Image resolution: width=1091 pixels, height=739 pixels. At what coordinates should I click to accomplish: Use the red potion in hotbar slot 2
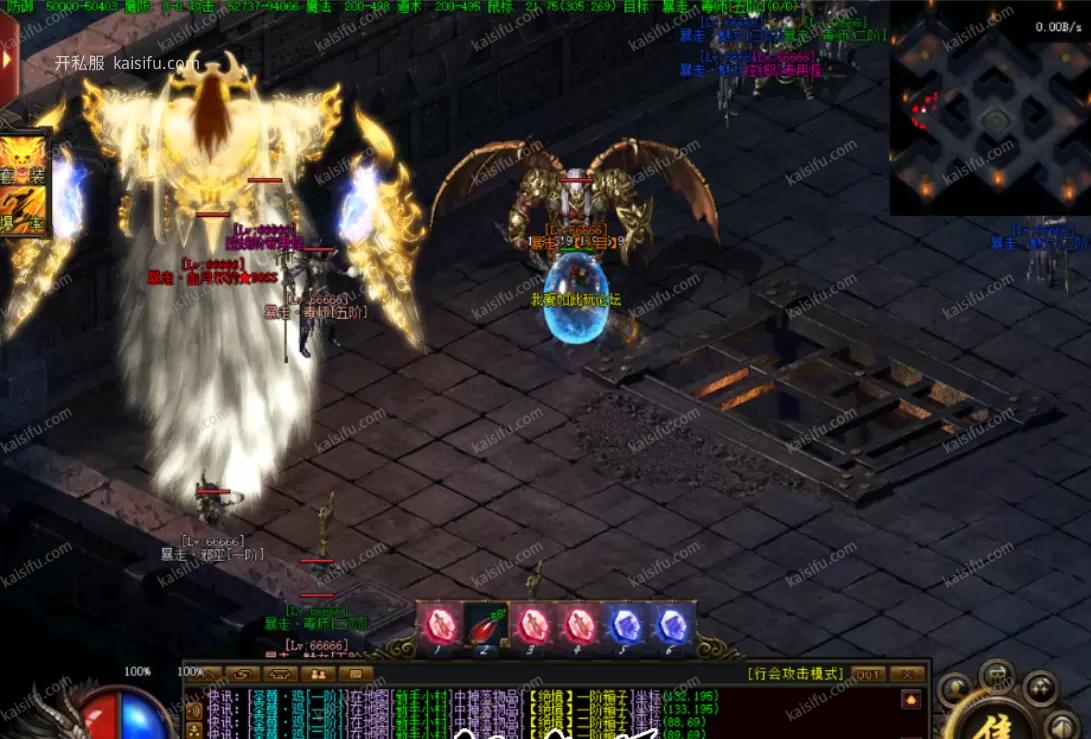(x=487, y=627)
